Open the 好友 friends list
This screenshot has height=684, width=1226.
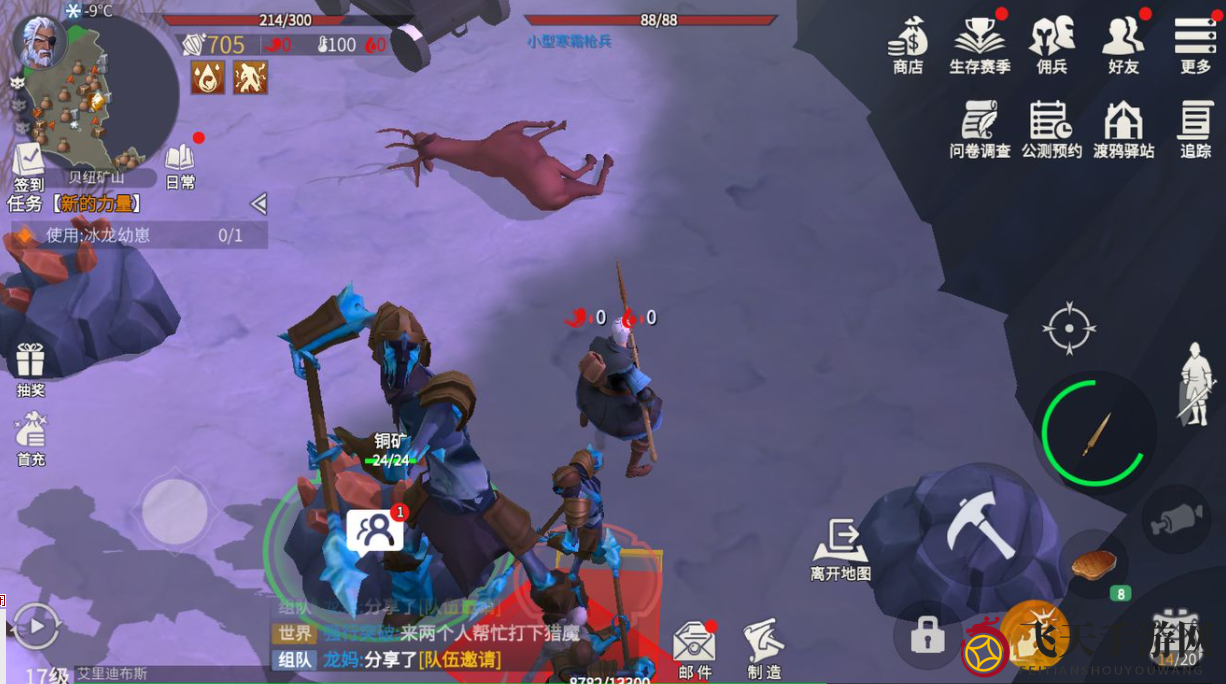coord(1123,43)
